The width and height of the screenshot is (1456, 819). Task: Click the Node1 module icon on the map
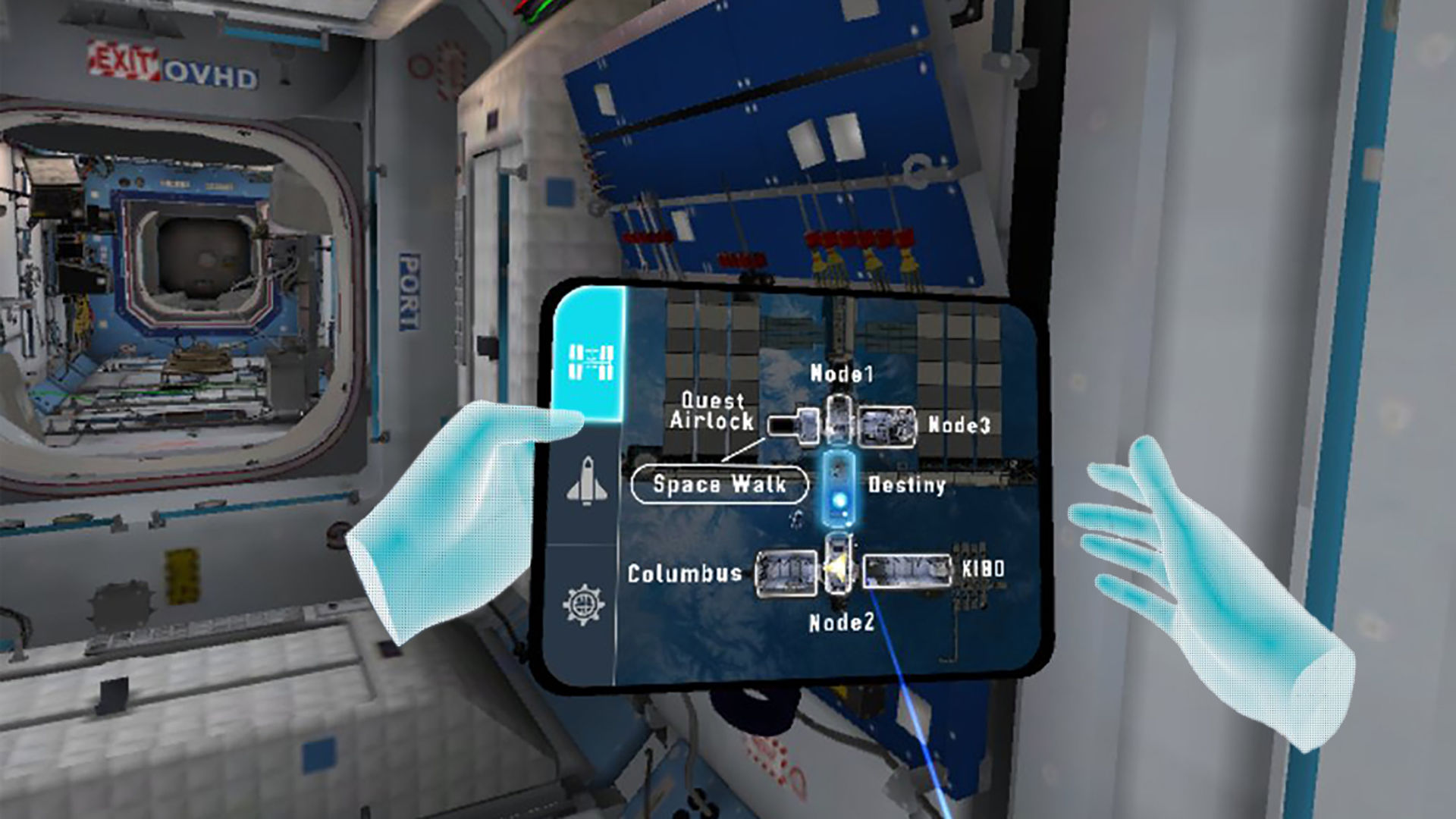tap(840, 417)
